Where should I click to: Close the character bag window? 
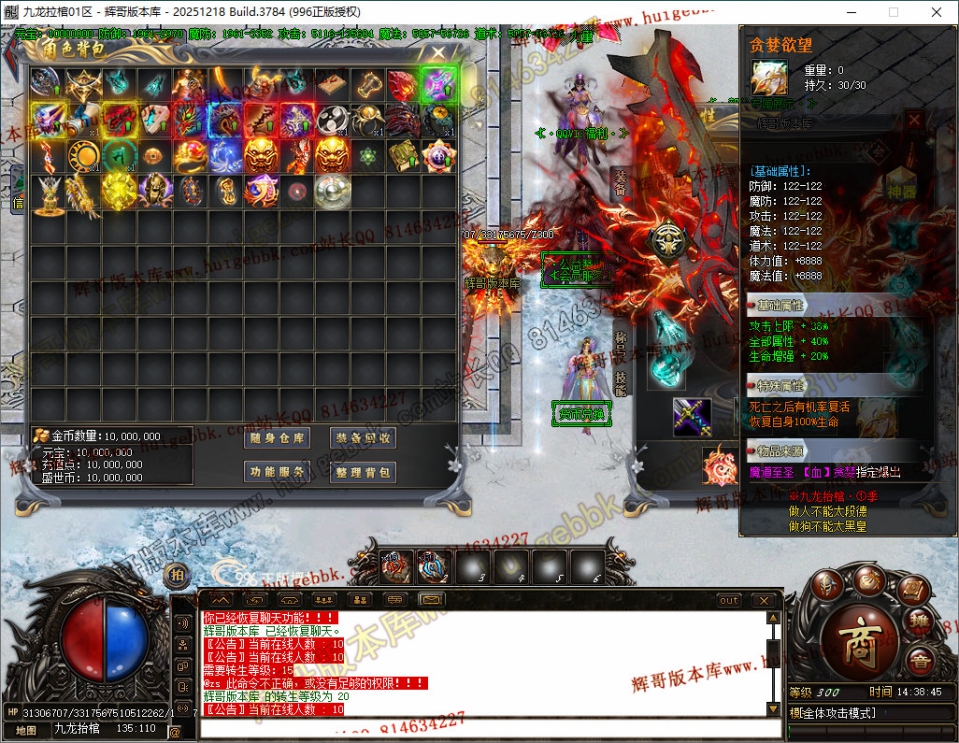(x=437, y=54)
